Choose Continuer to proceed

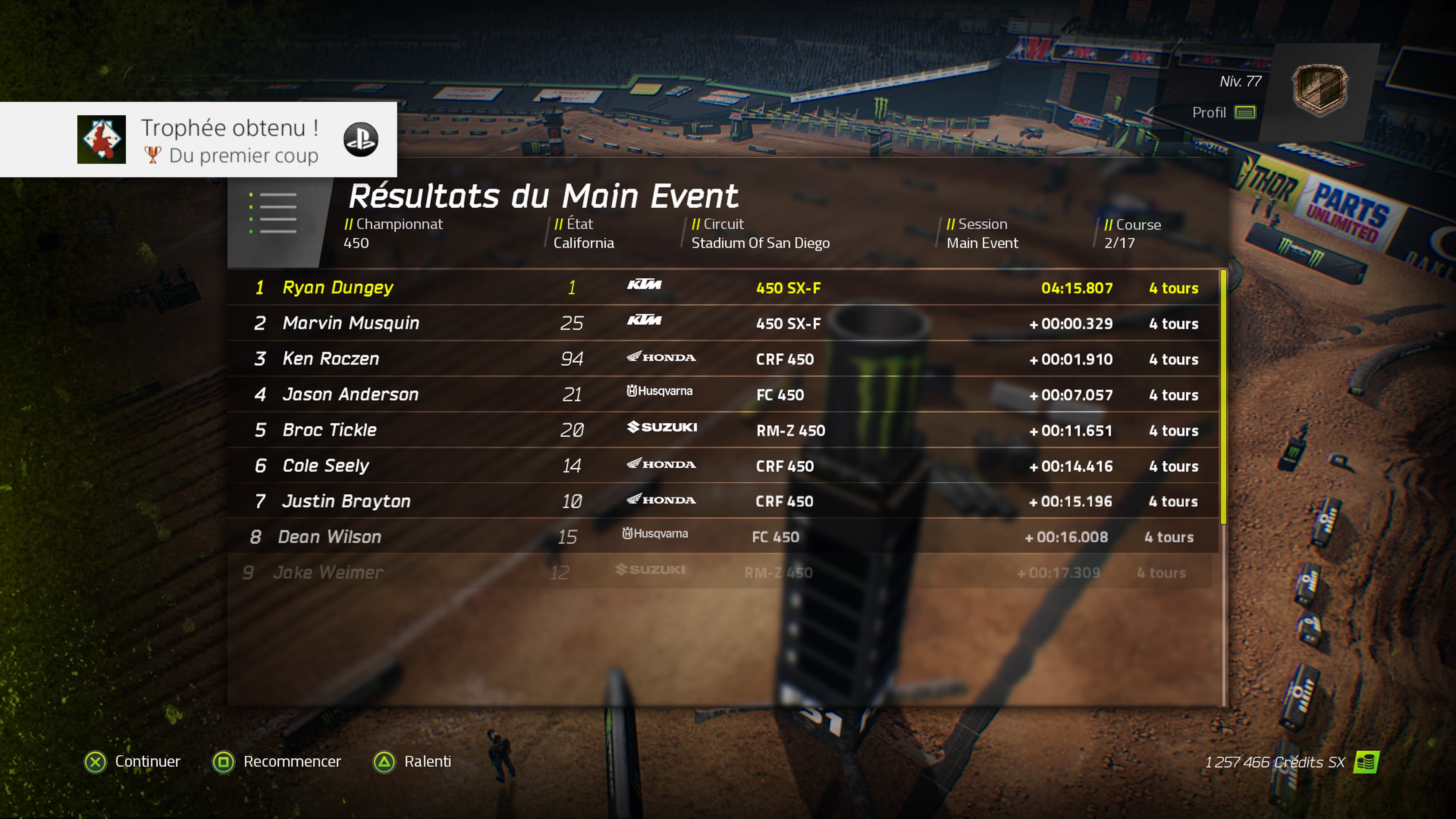(132, 761)
